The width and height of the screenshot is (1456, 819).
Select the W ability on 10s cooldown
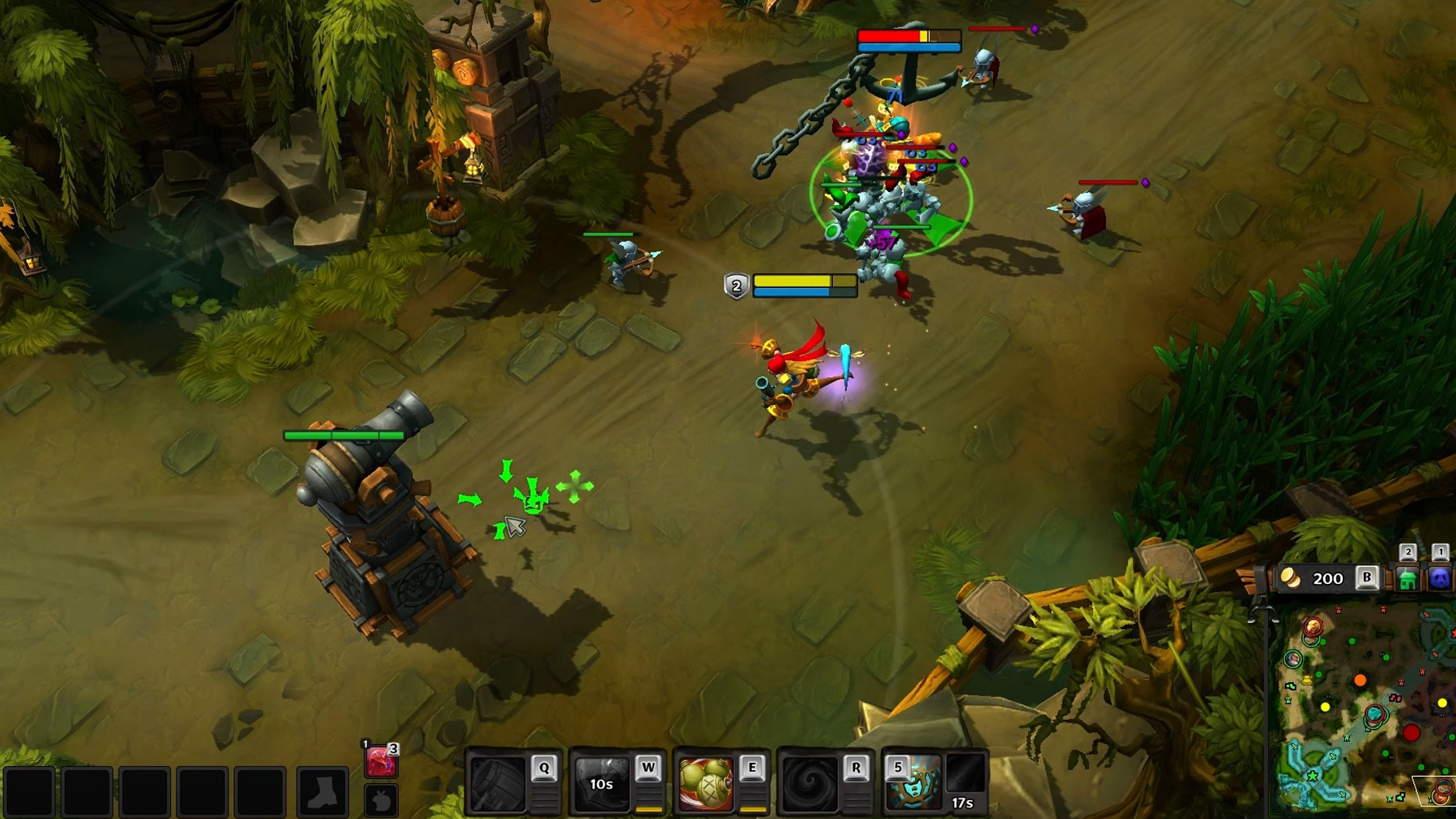coord(602,783)
